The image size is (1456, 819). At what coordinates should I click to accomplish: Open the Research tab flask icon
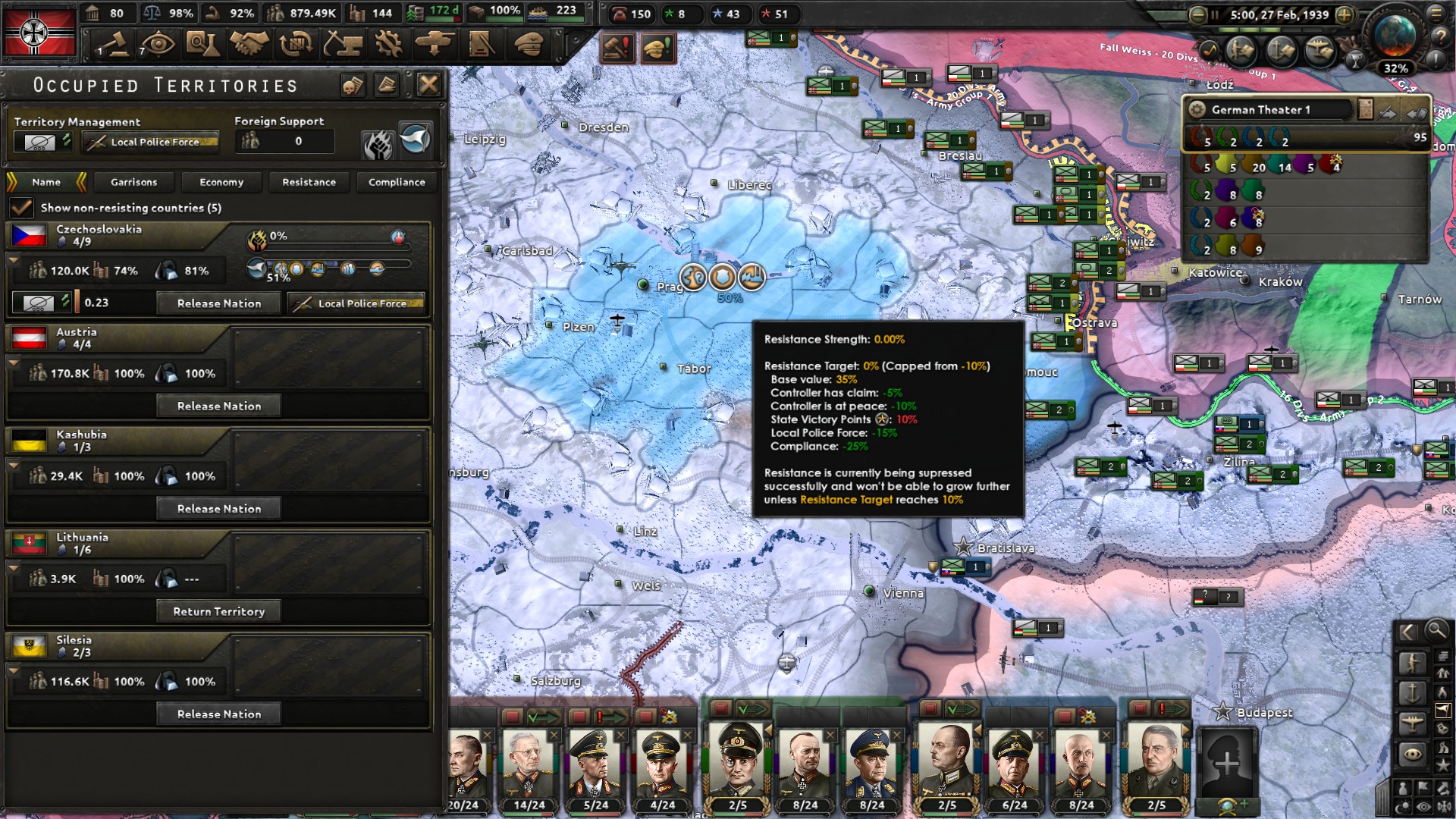pyautogui.click(x=202, y=45)
